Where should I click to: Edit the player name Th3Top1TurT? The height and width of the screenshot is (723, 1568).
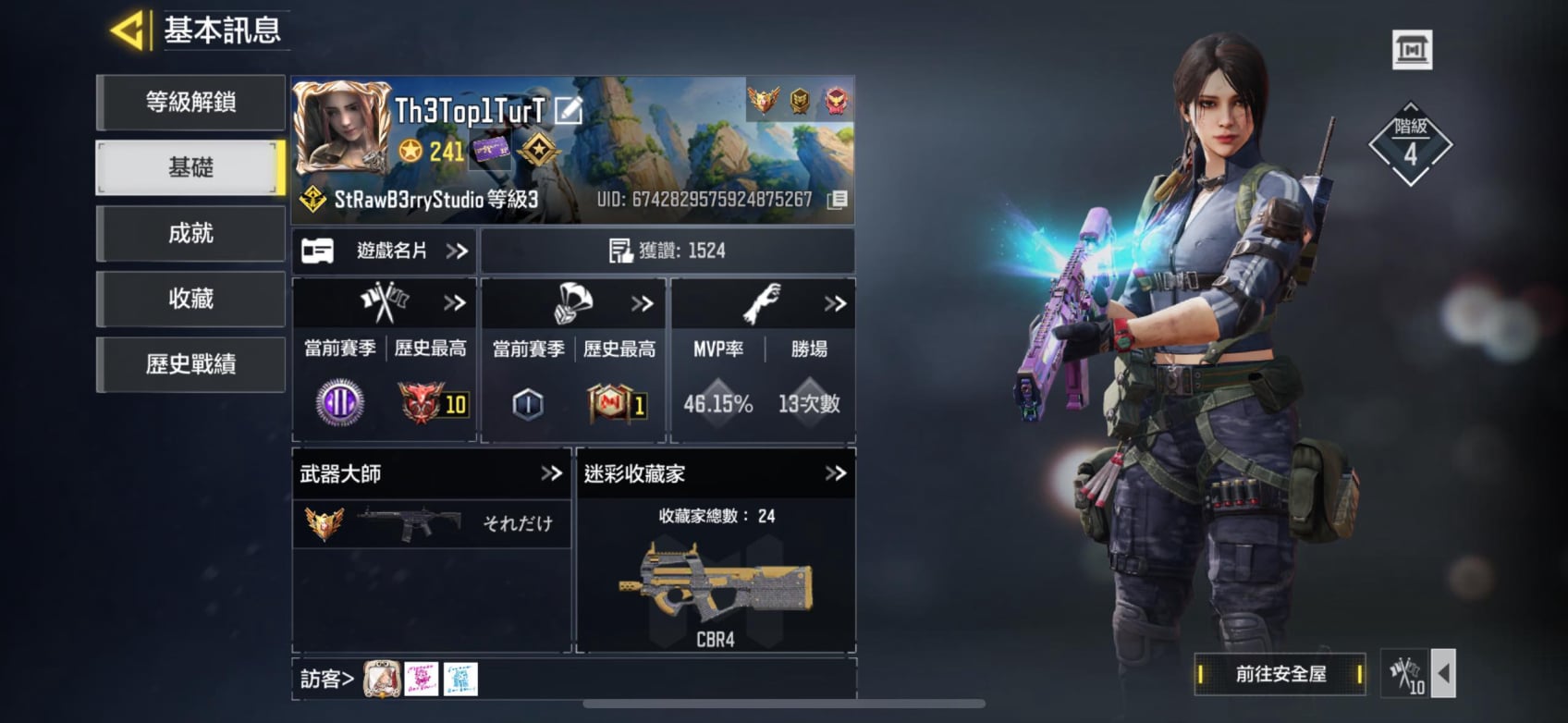(x=569, y=111)
